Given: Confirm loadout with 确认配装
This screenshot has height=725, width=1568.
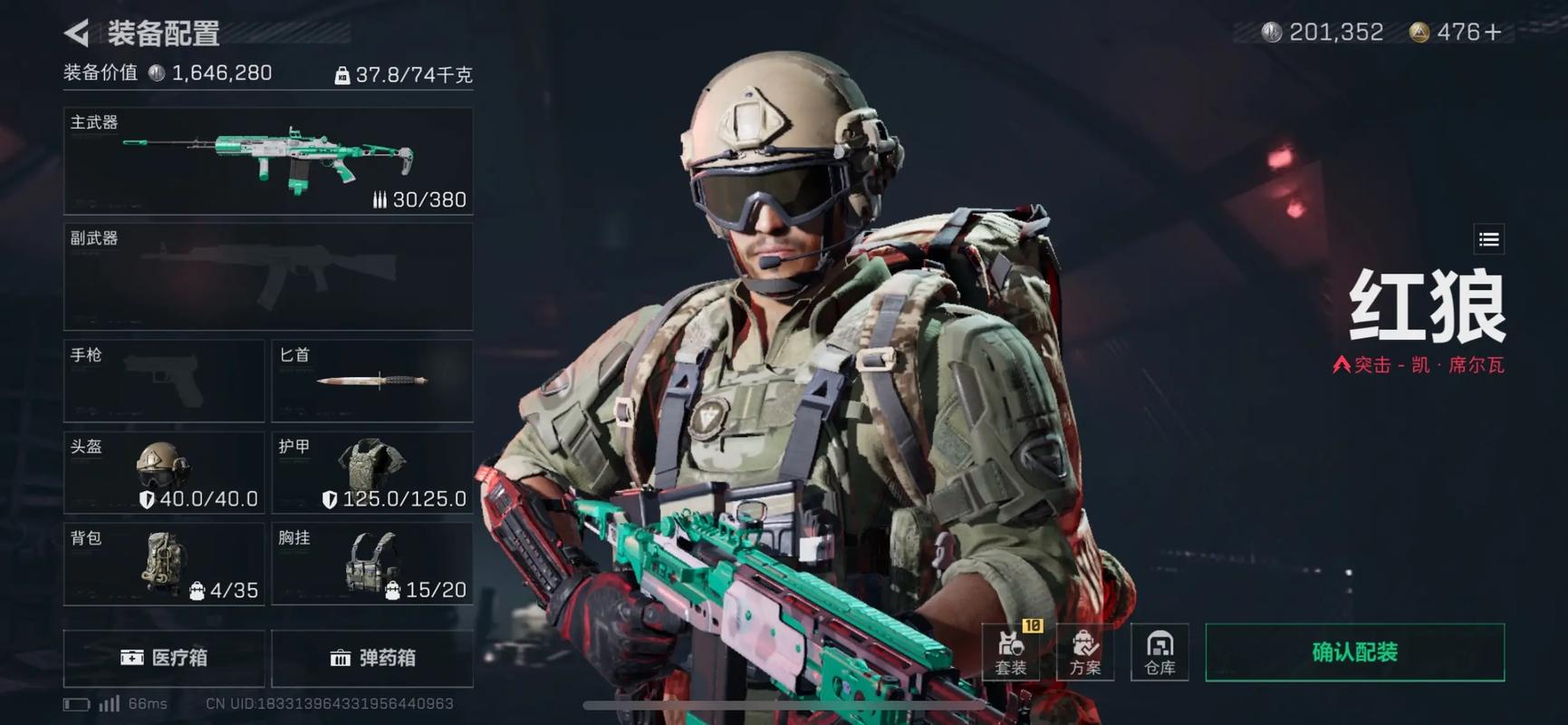Looking at the screenshot, I should click(x=1354, y=652).
